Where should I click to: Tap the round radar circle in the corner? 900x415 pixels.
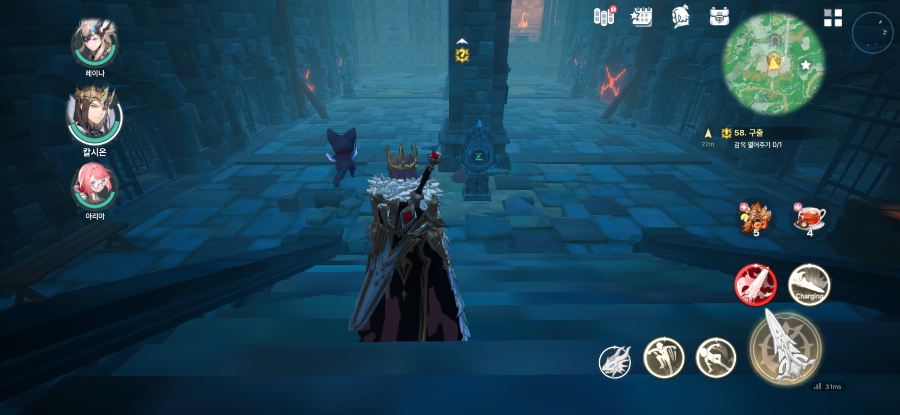(x=870, y=33)
